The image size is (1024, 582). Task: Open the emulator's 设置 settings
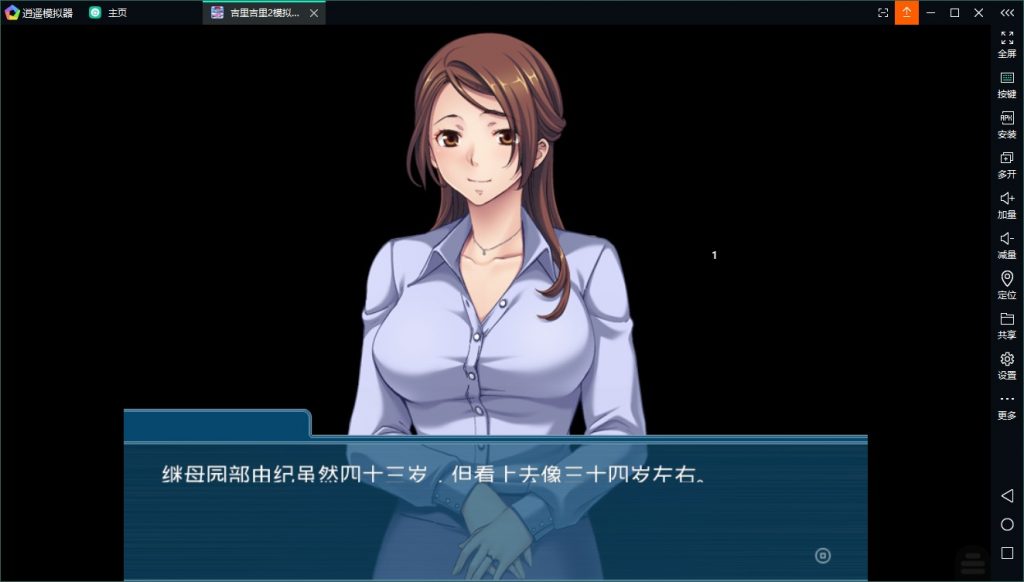tap(1006, 365)
